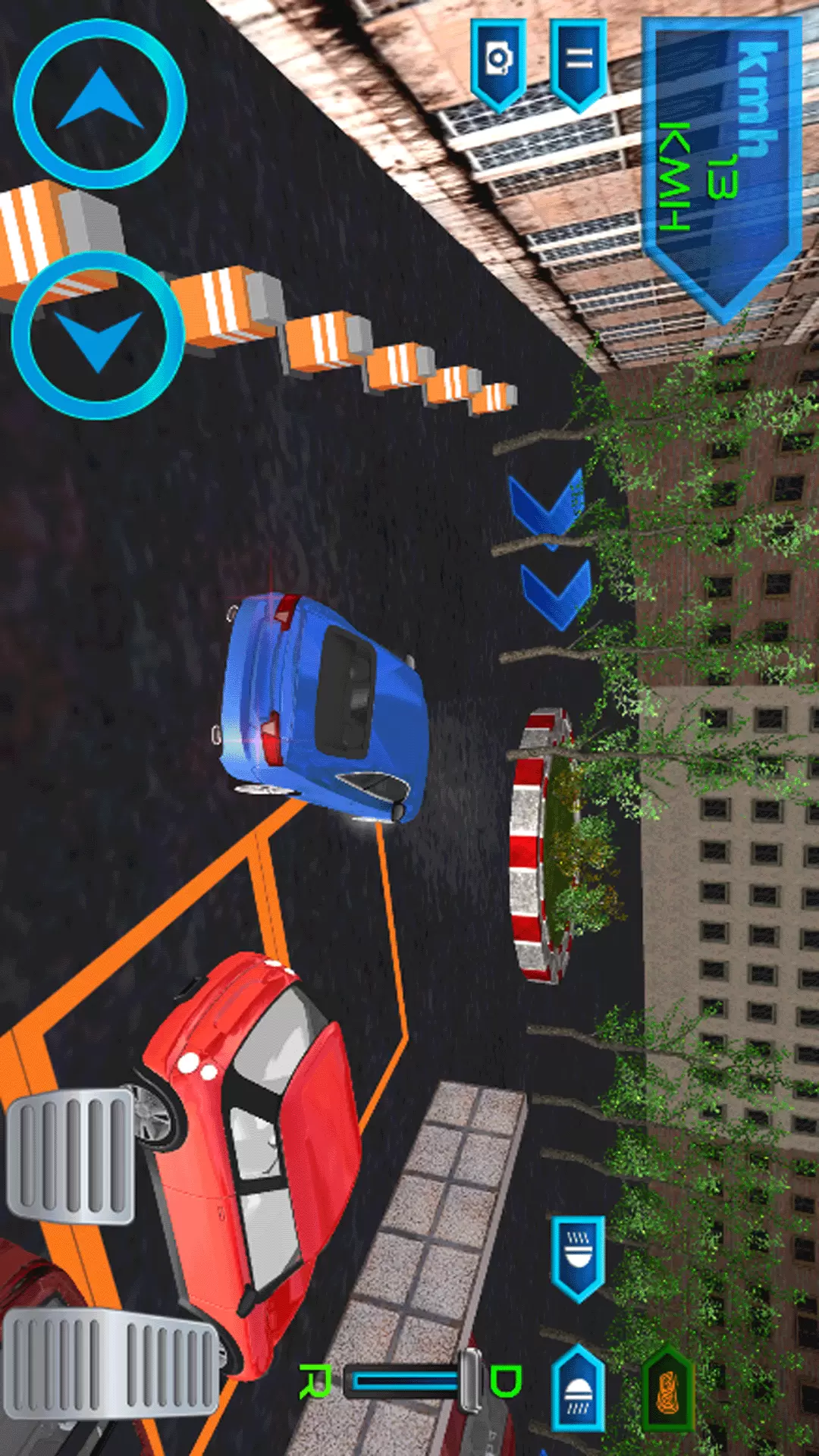Toggle the headlight icon with beams below lamp

coord(578,1389)
